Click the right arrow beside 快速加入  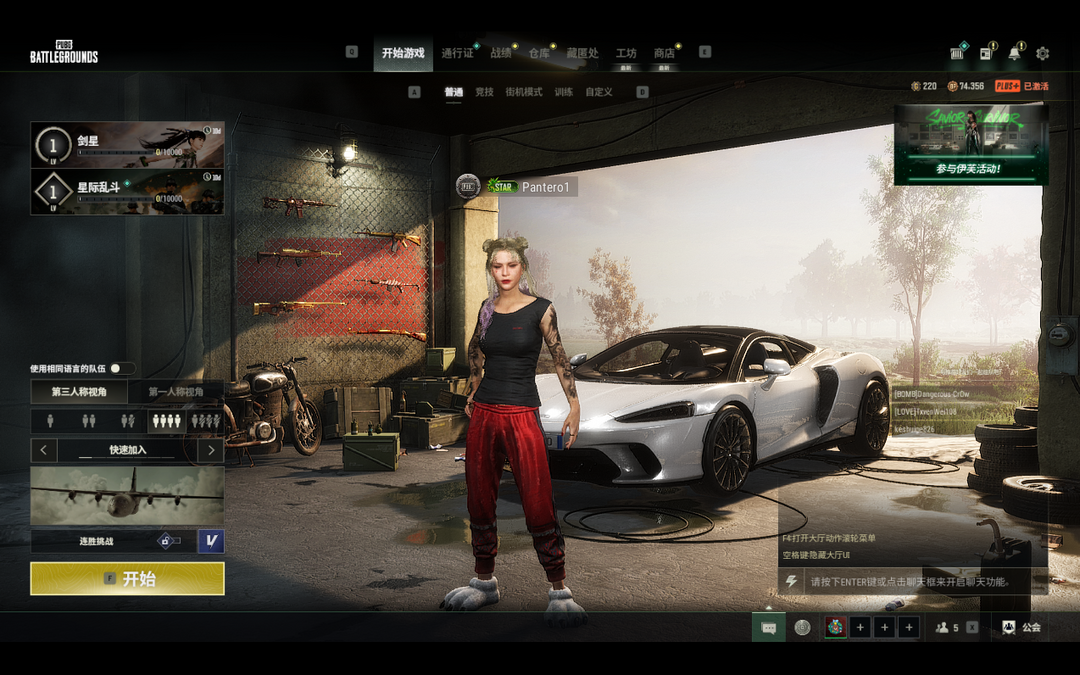click(210, 450)
